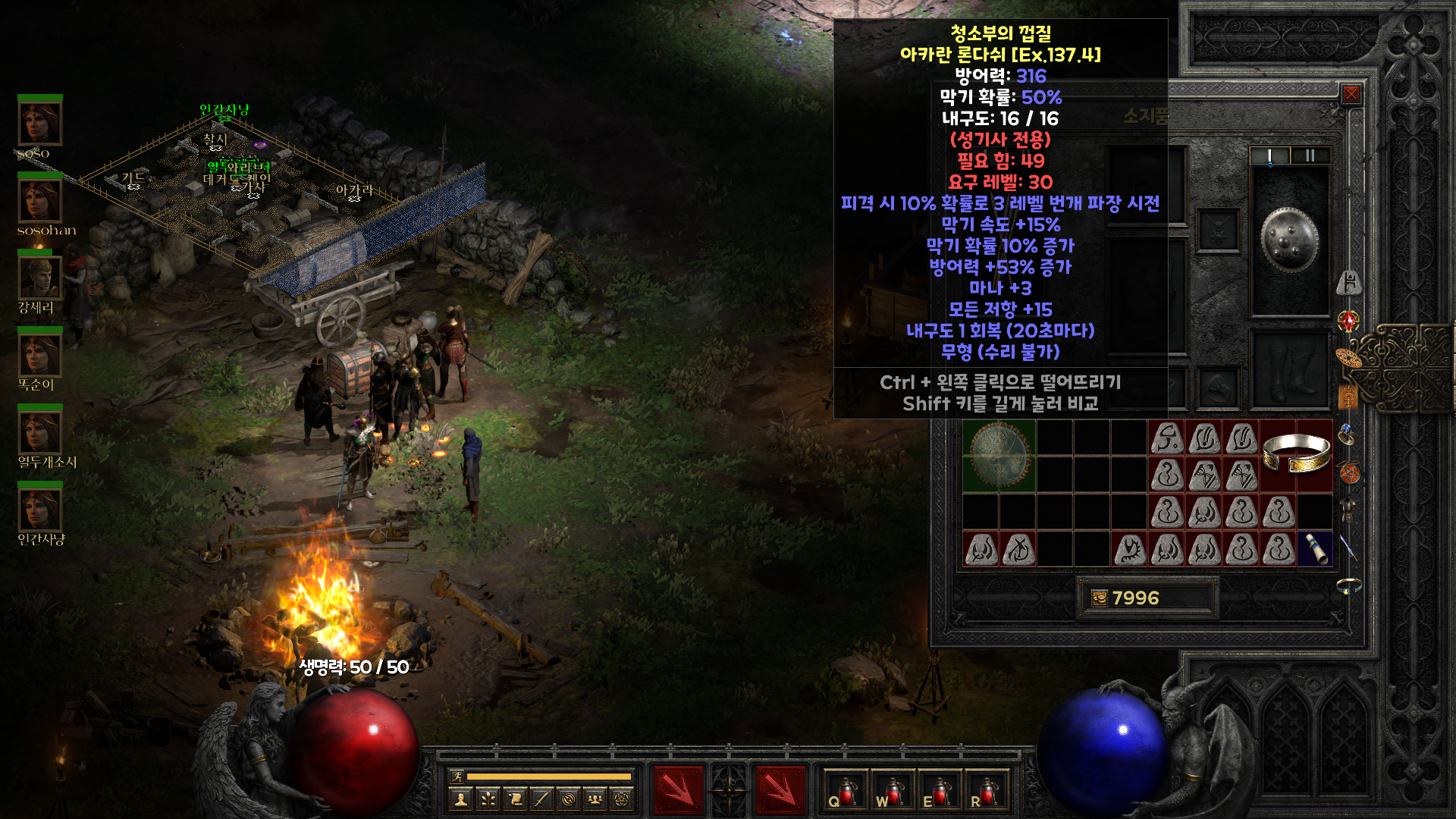Select weapon set I tab
Screen dimensions: 1456x819
click(1269, 155)
